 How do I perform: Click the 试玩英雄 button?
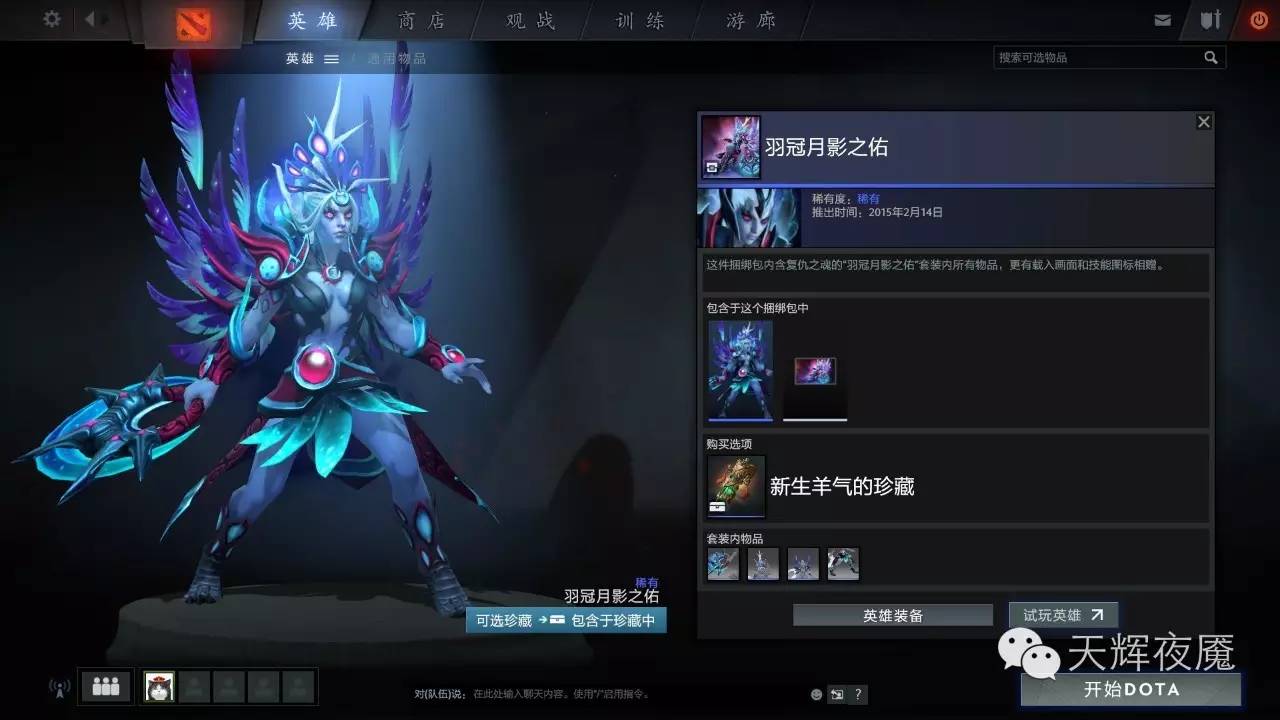tap(1063, 615)
